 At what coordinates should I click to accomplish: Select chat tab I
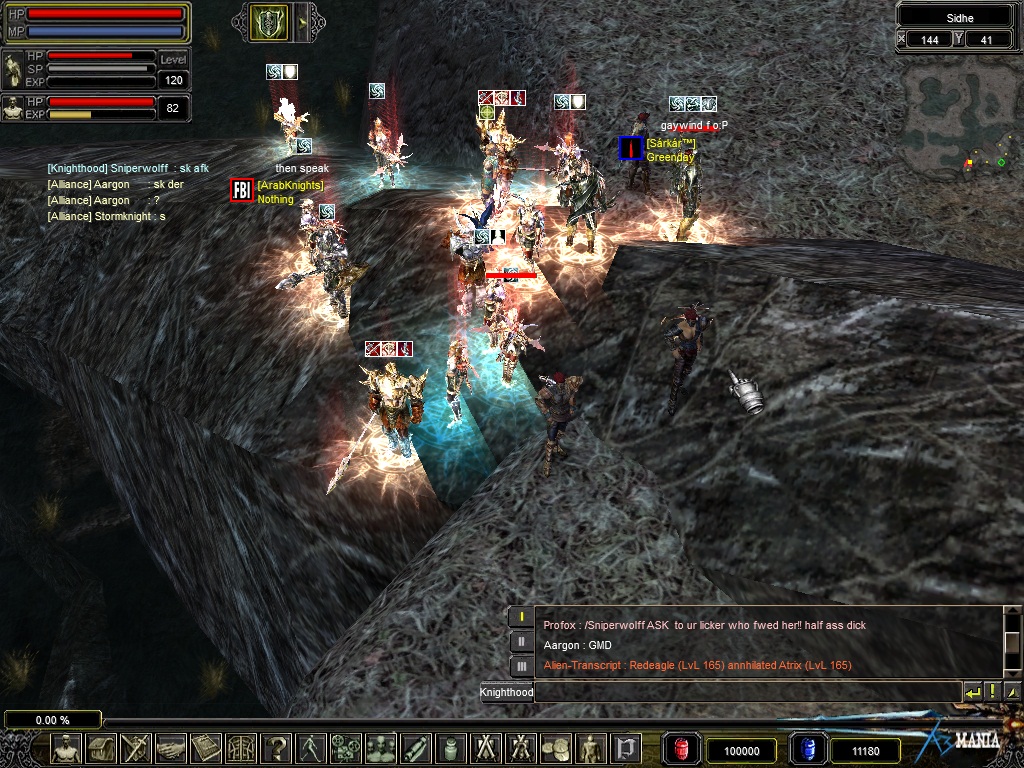pos(521,617)
